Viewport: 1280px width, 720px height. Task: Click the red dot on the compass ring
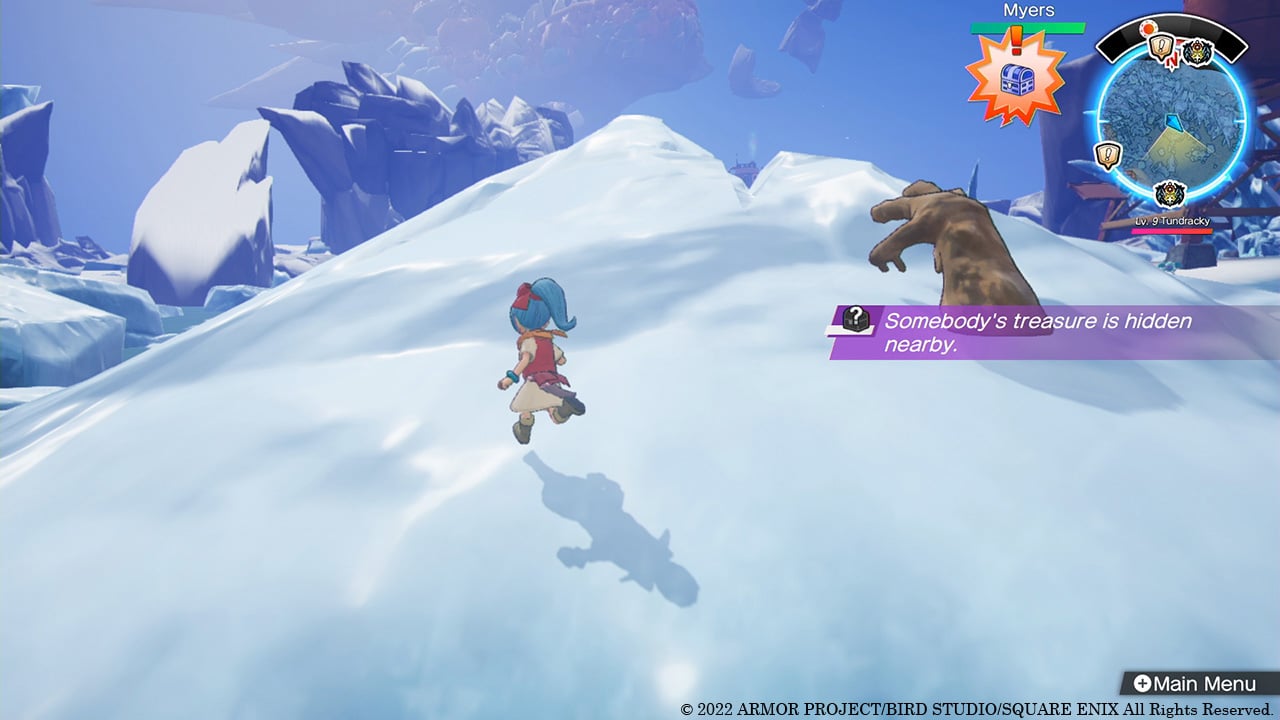[1147, 29]
